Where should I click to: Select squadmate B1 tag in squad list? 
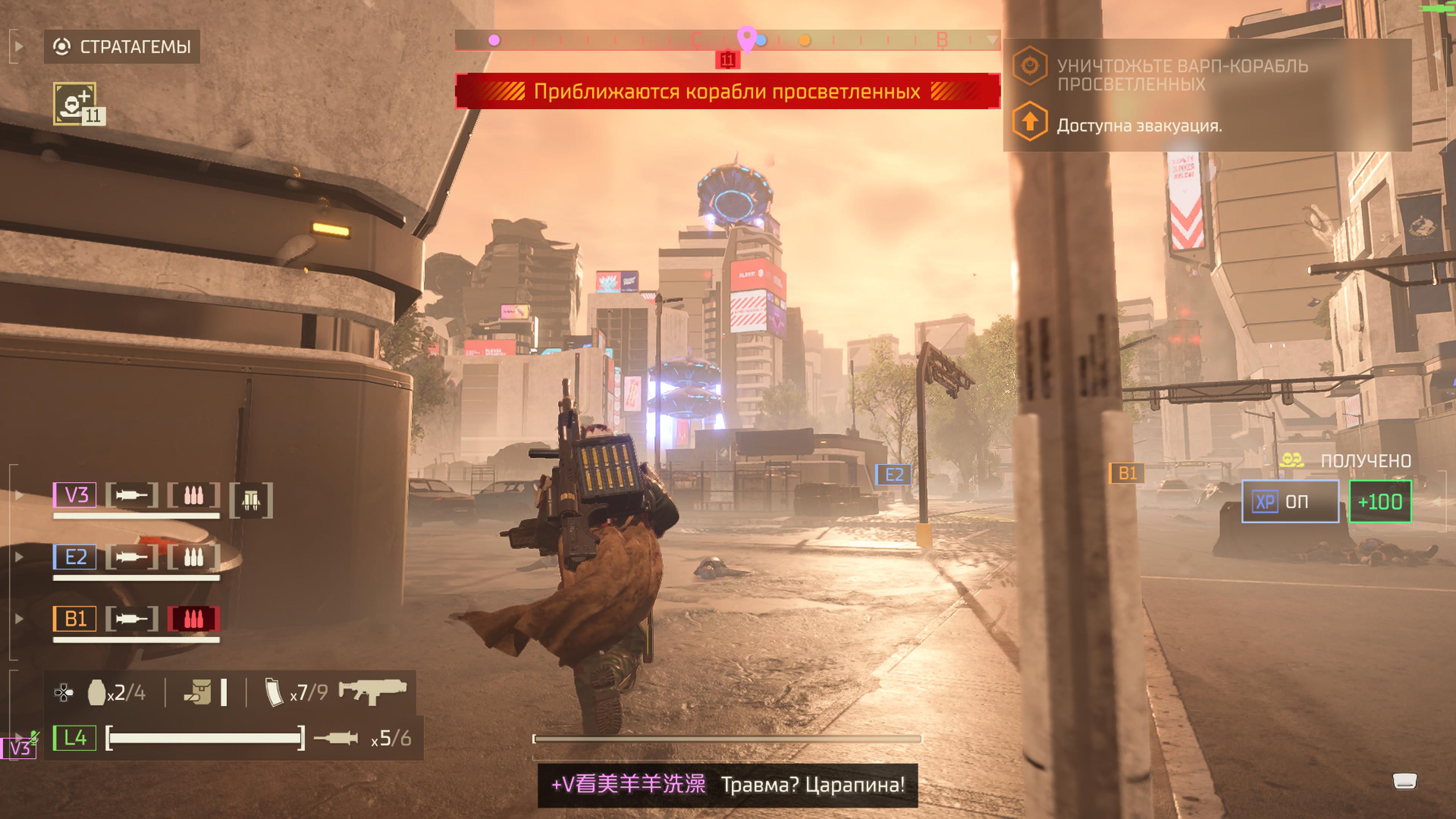pyautogui.click(x=75, y=619)
